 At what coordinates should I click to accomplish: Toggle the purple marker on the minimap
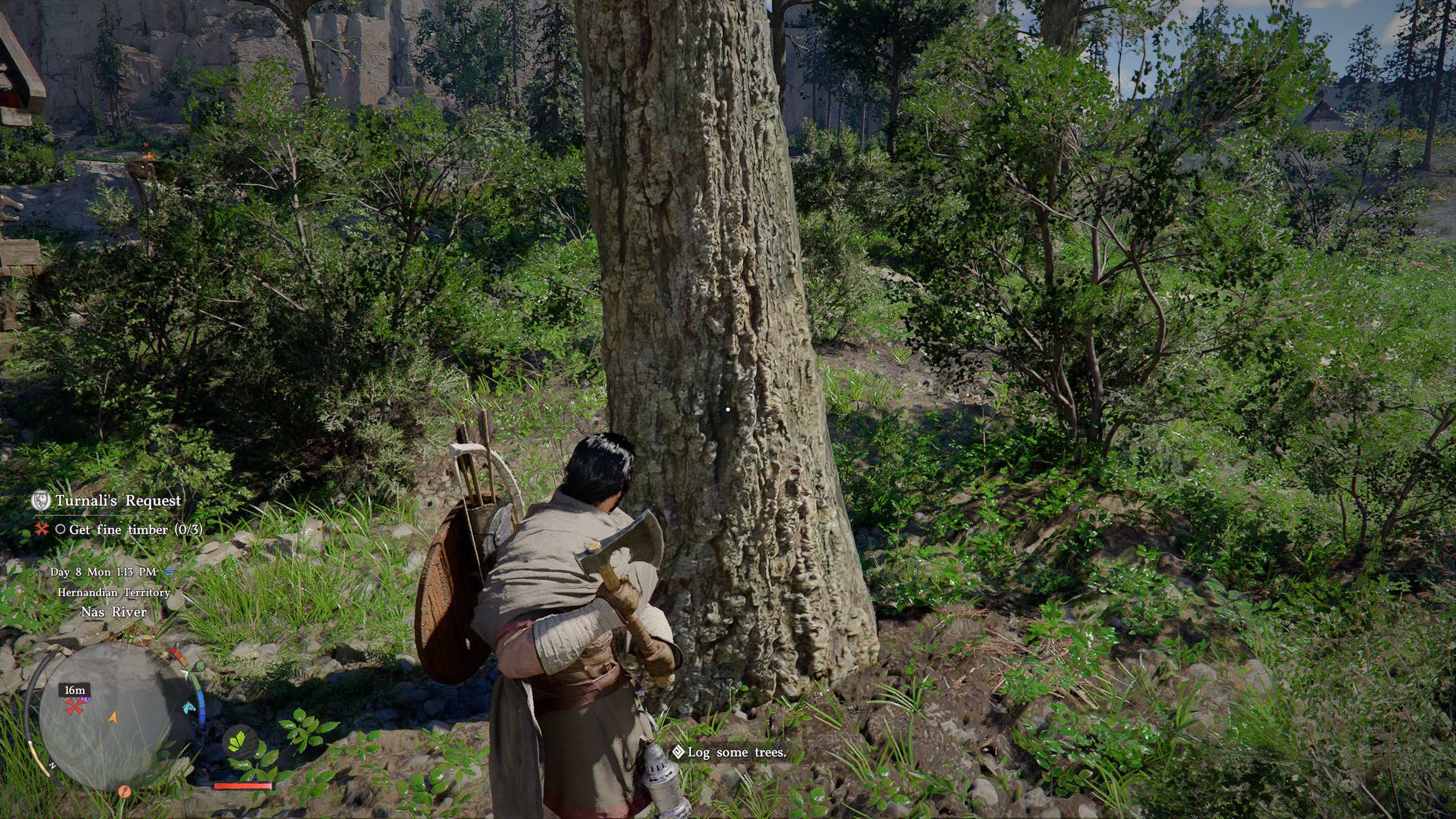click(x=84, y=699)
